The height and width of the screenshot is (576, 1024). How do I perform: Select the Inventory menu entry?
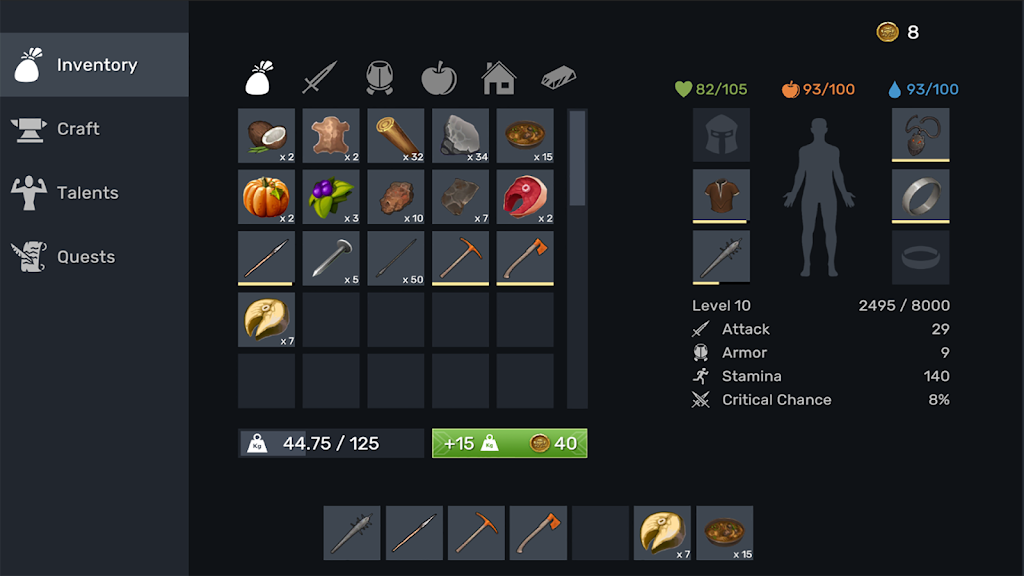pos(94,65)
